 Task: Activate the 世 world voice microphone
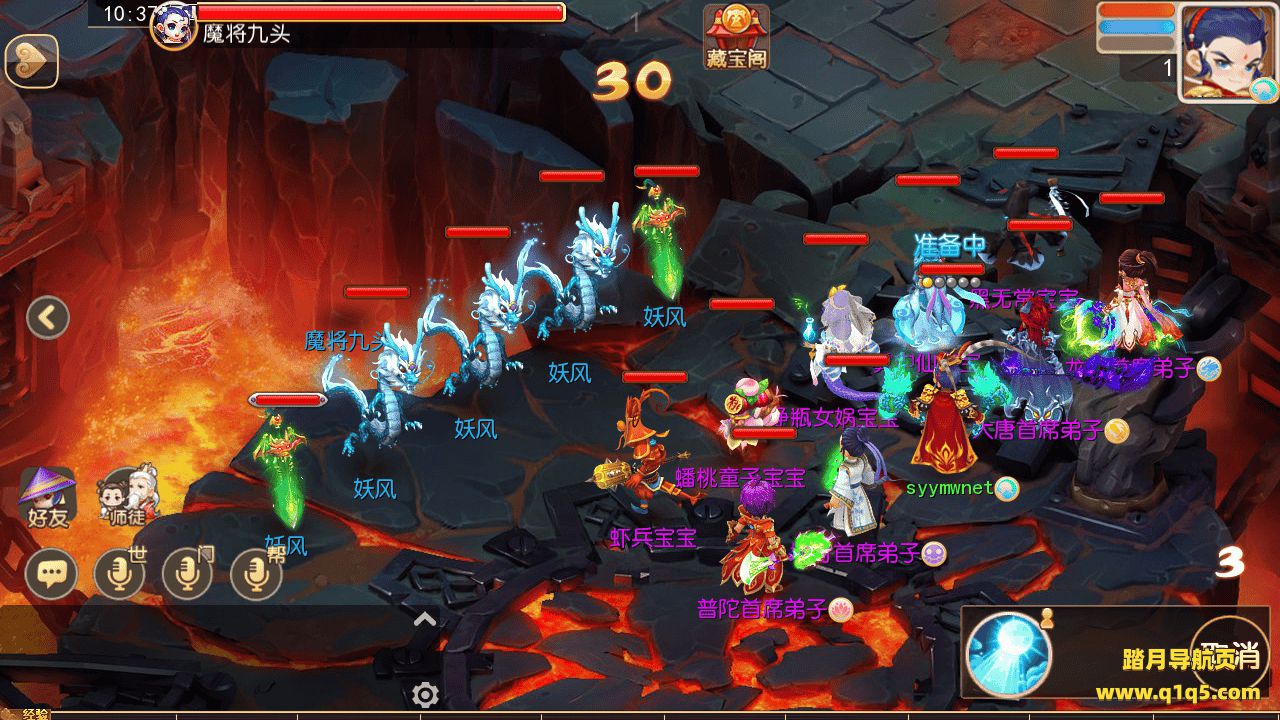119,573
